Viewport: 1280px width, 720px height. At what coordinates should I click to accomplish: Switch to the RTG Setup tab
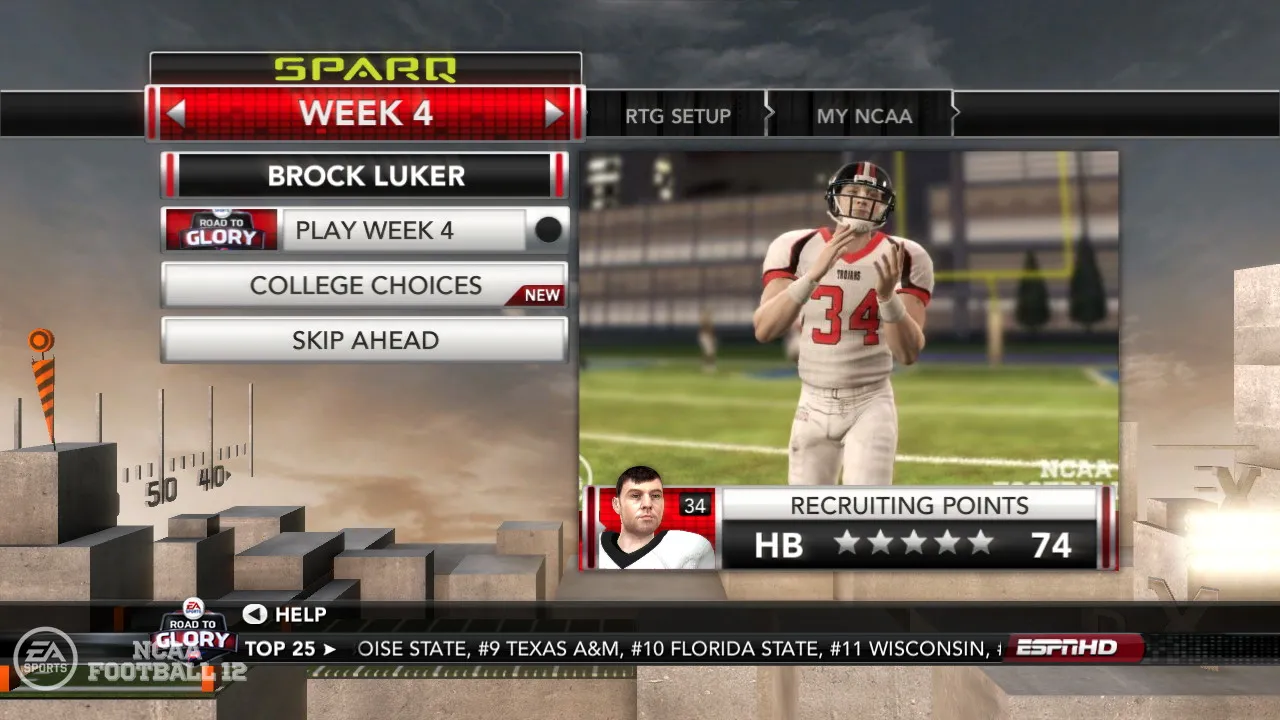[x=677, y=116]
